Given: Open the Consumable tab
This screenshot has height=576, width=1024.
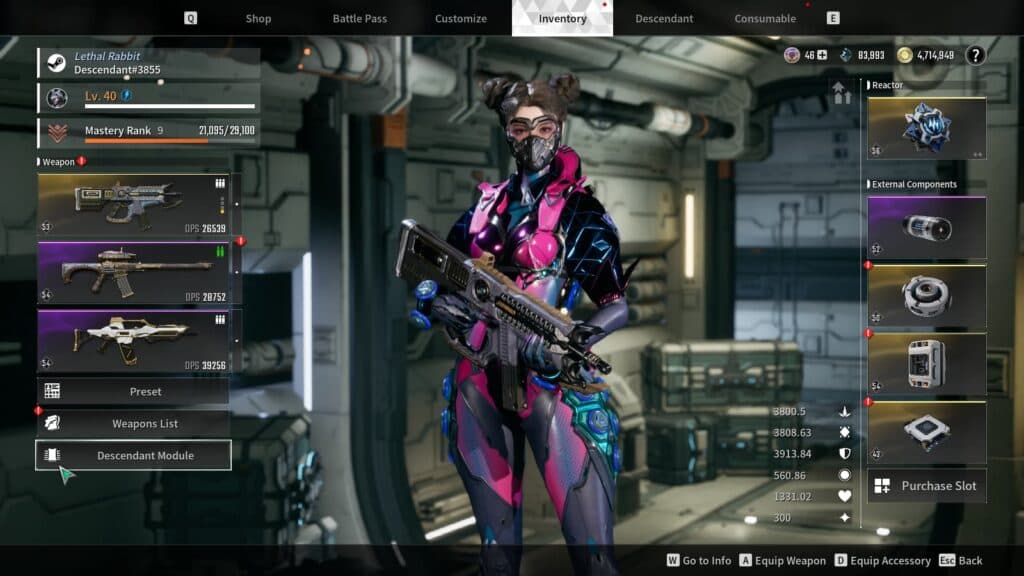Looking at the screenshot, I should (765, 18).
